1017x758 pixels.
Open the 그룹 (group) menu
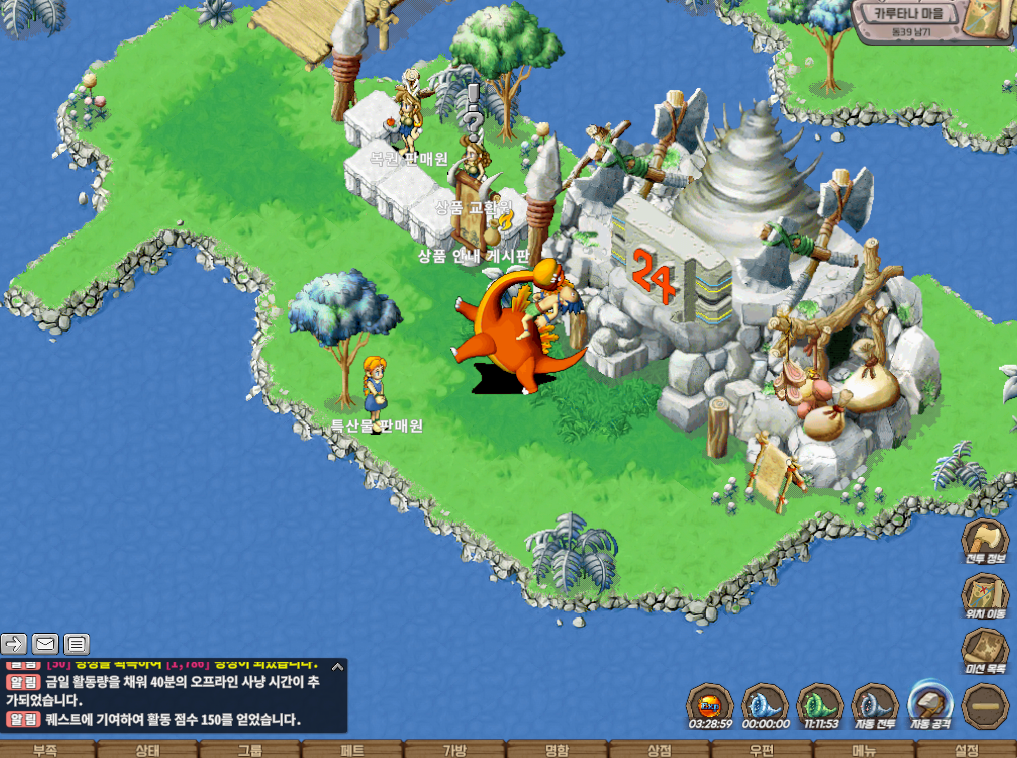coord(250,750)
